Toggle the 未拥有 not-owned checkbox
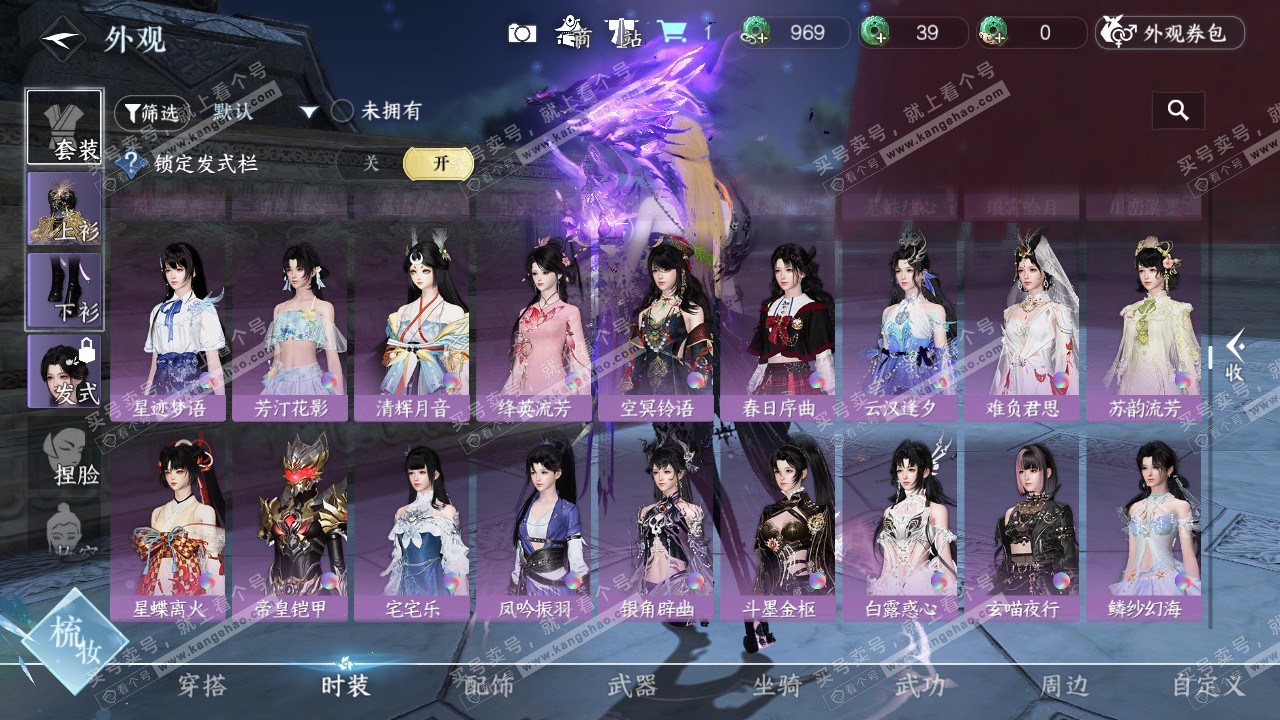Viewport: 1280px width, 720px height. pyautogui.click(x=343, y=111)
